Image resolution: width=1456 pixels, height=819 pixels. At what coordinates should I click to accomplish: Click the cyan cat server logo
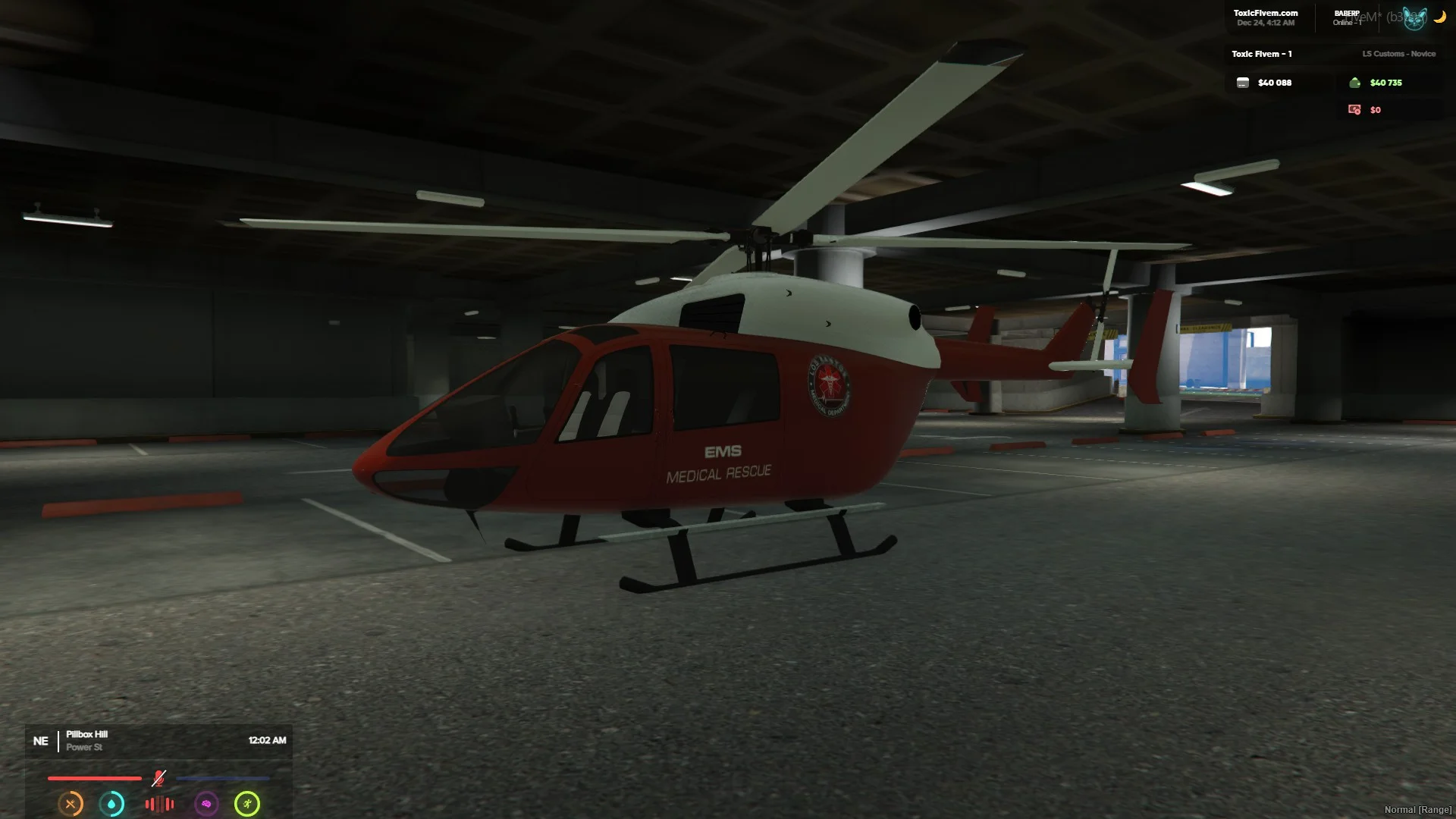(1415, 18)
